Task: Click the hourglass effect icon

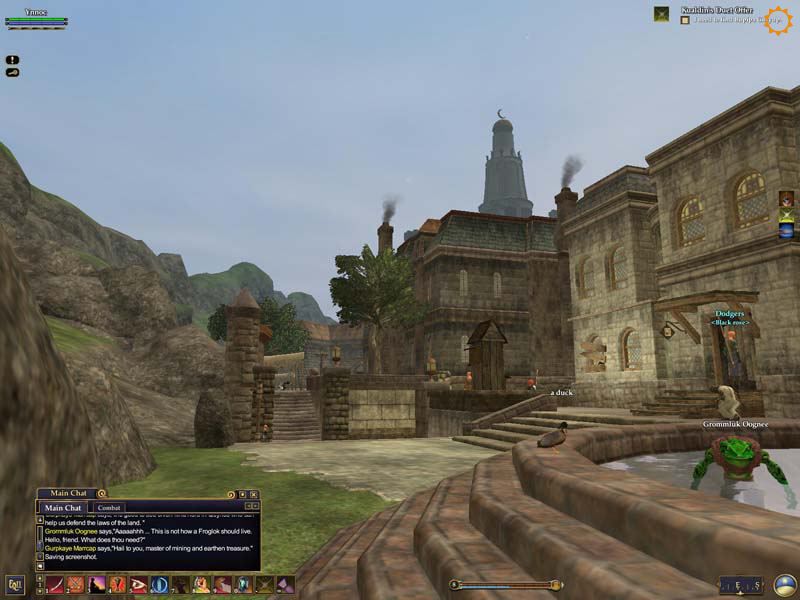Action: tap(787, 215)
